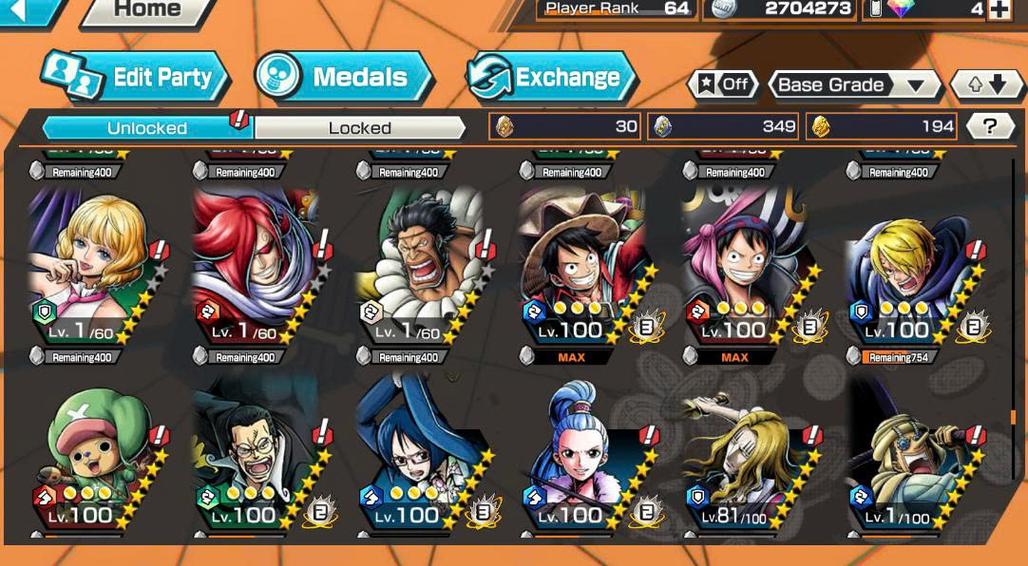Return to the Home screen
The image size is (1028, 566).
147,11
